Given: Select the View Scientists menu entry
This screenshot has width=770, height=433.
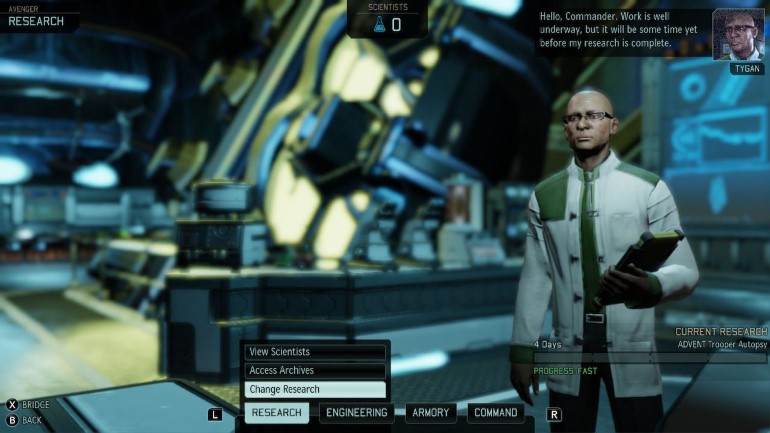Looking at the screenshot, I should [315, 352].
